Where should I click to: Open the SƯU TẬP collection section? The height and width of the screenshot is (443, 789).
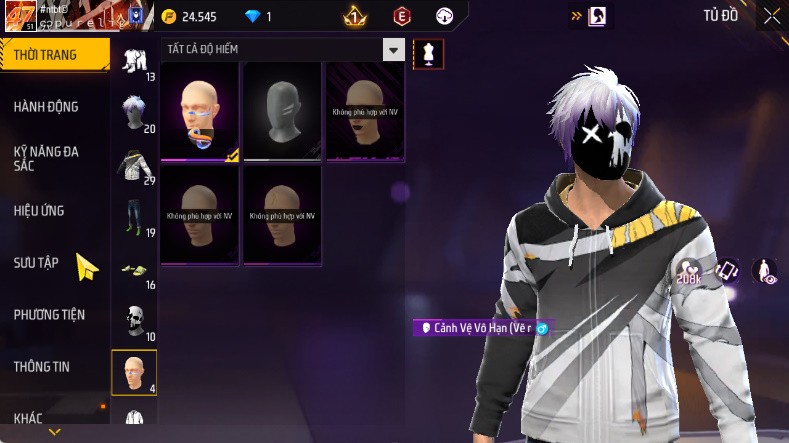pos(36,262)
